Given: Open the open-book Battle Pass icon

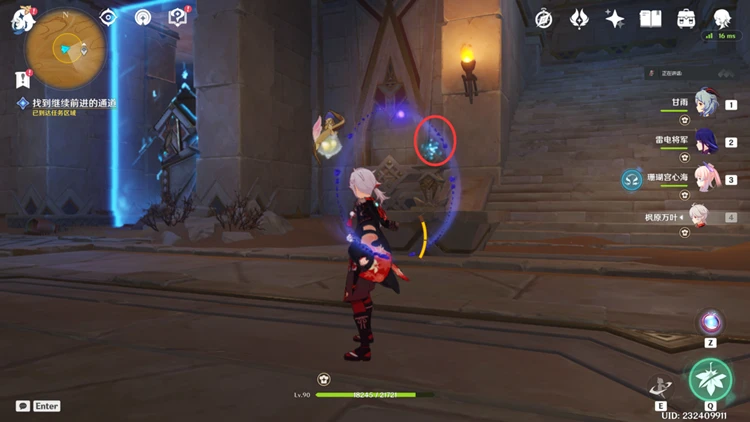Looking at the screenshot, I should (x=651, y=18).
